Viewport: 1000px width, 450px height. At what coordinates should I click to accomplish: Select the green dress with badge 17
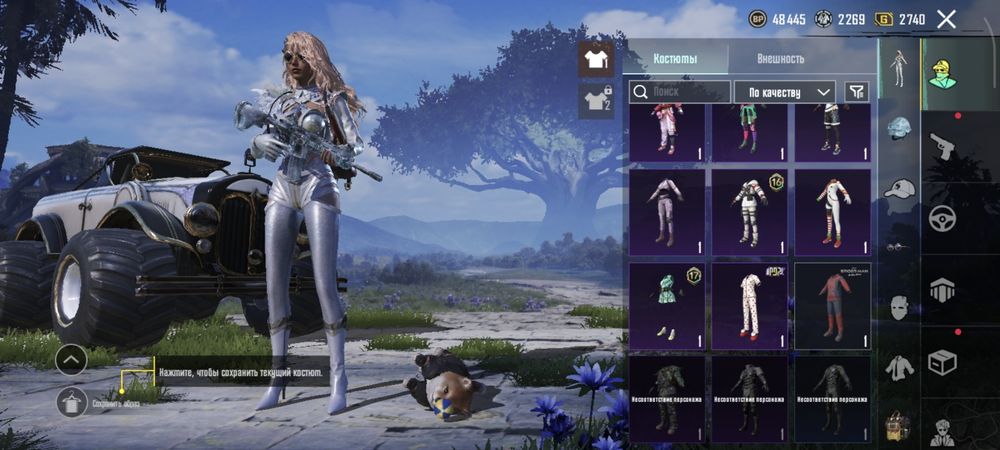(x=666, y=306)
